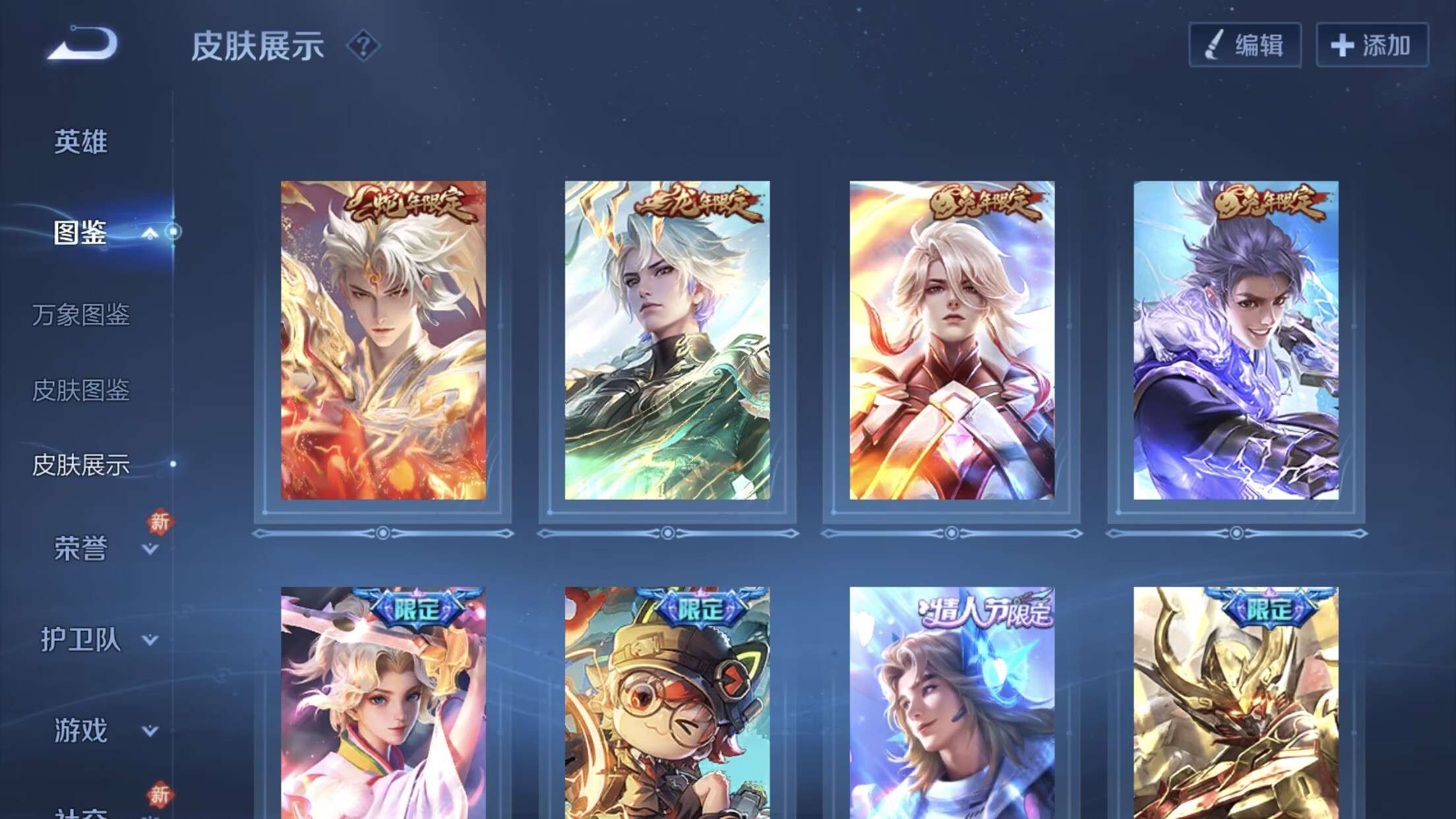Open the skin showcase help question mark
This screenshot has height=819, width=1456.
[363, 46]
